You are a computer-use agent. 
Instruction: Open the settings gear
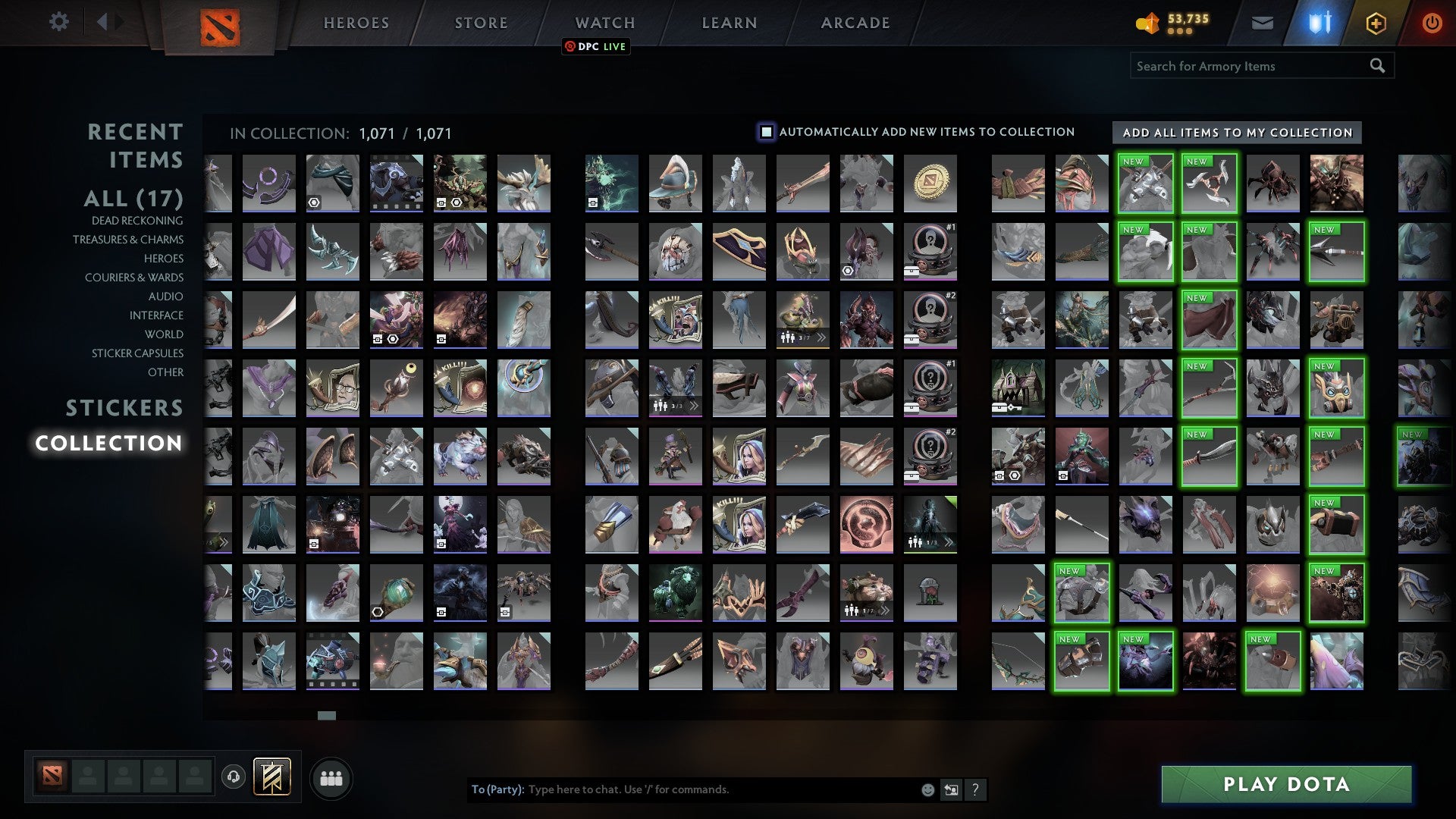click(59, 22)
